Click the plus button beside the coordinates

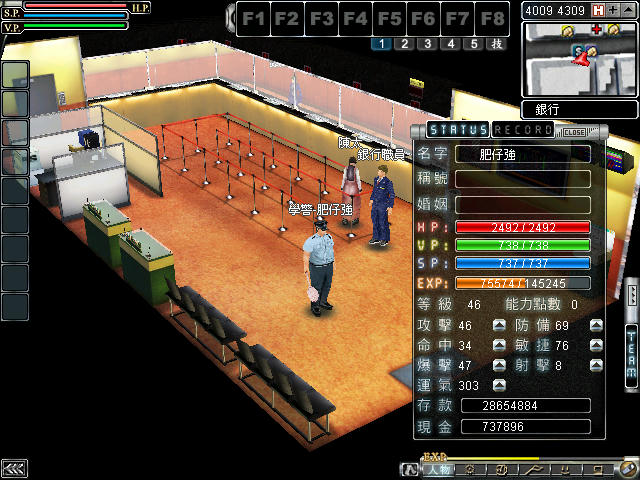[x=613, y=10]
